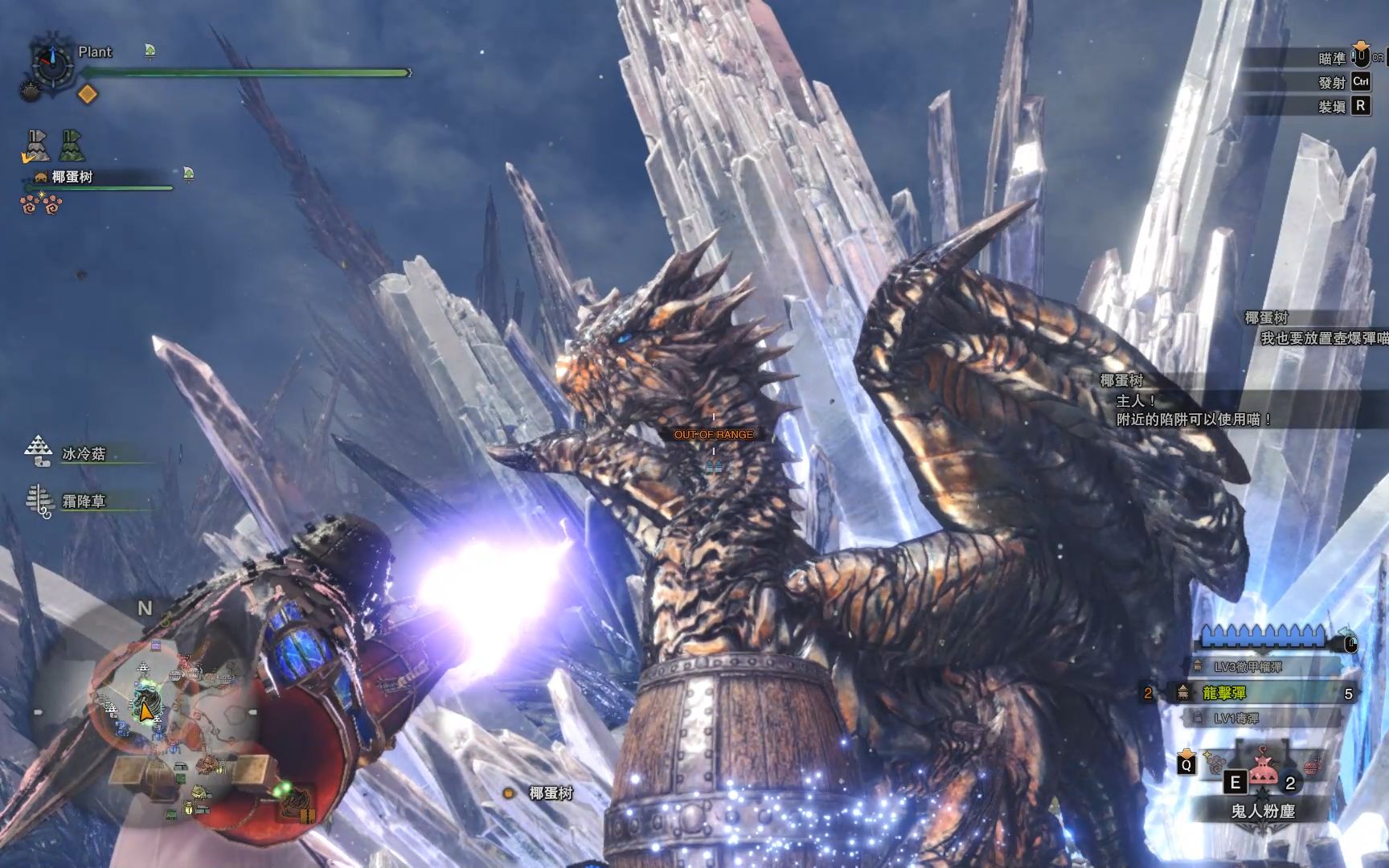This screenshot has height=868, width=1389.
Task: Select the 霜降草 gathering entry
Action: point(84,502)
